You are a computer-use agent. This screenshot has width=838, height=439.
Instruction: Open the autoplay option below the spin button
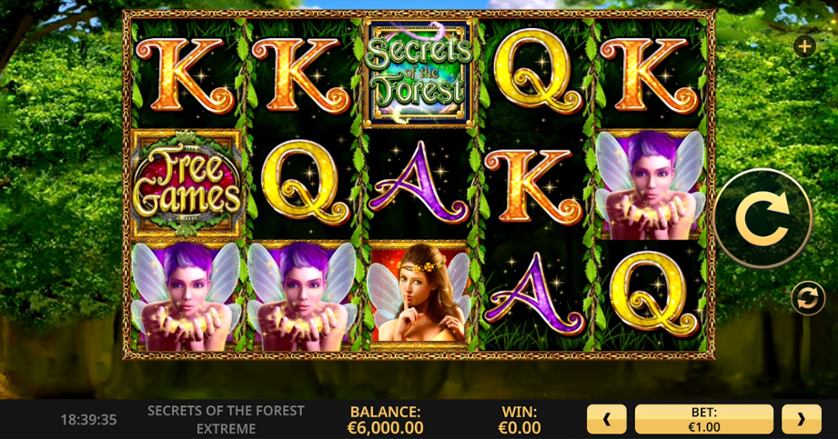pyautogui.click(x=803, y=296)
